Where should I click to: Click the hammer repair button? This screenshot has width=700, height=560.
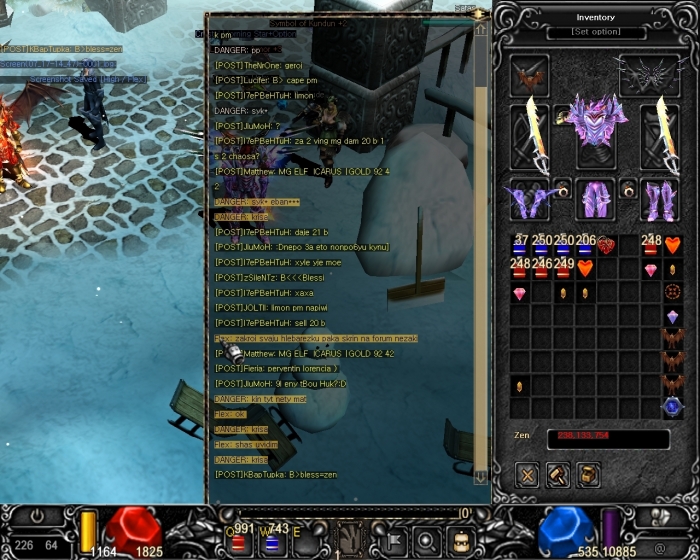pos(558,474)
